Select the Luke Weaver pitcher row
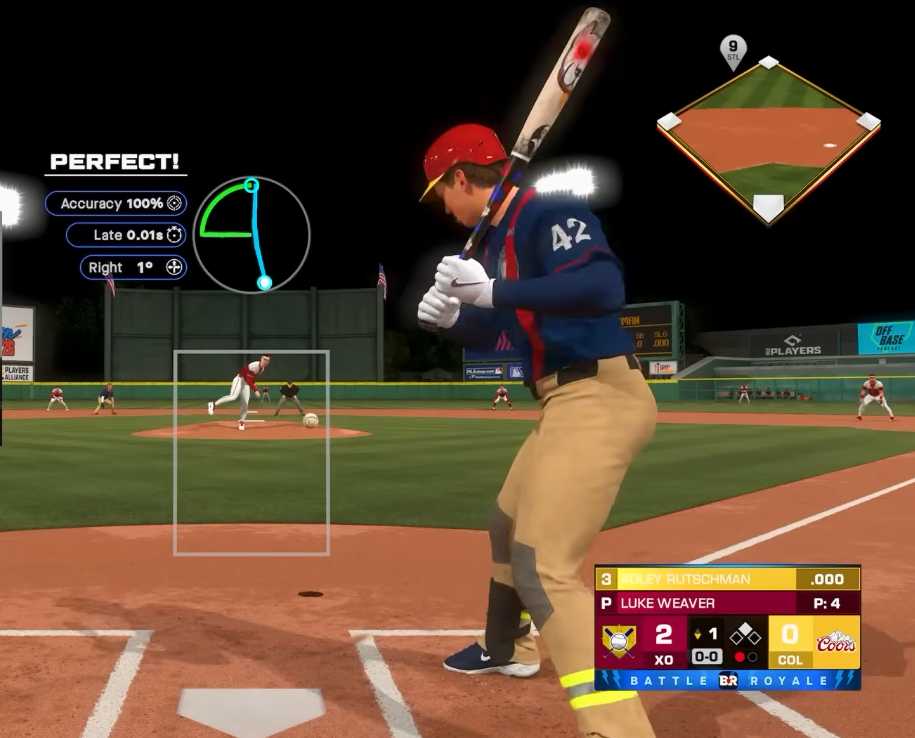Screen dimensions: 915x738 [727, 603]
